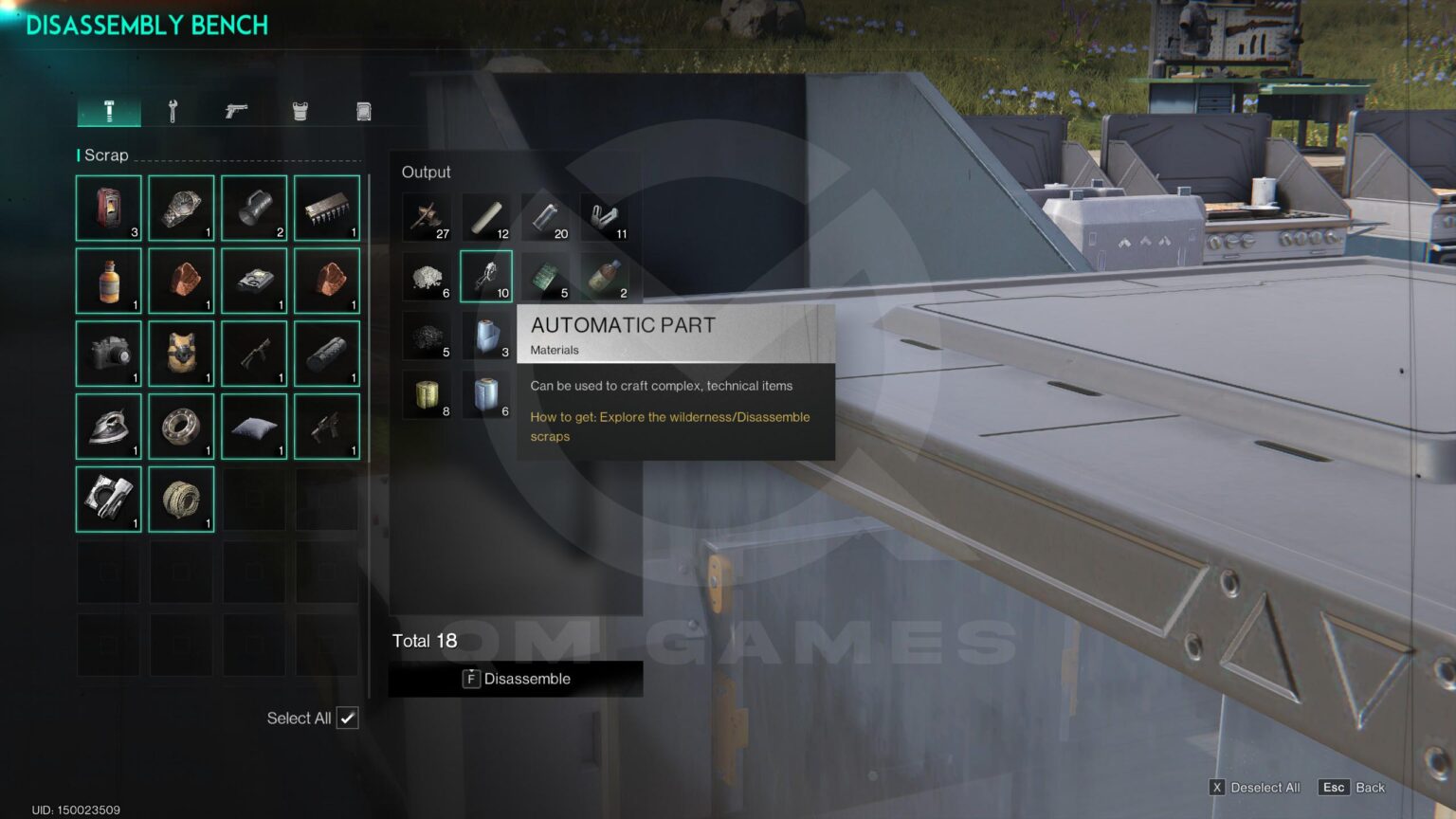Select the armor vest category
The height and width of the screenshot is (819, 1456).
pos(299,109)
